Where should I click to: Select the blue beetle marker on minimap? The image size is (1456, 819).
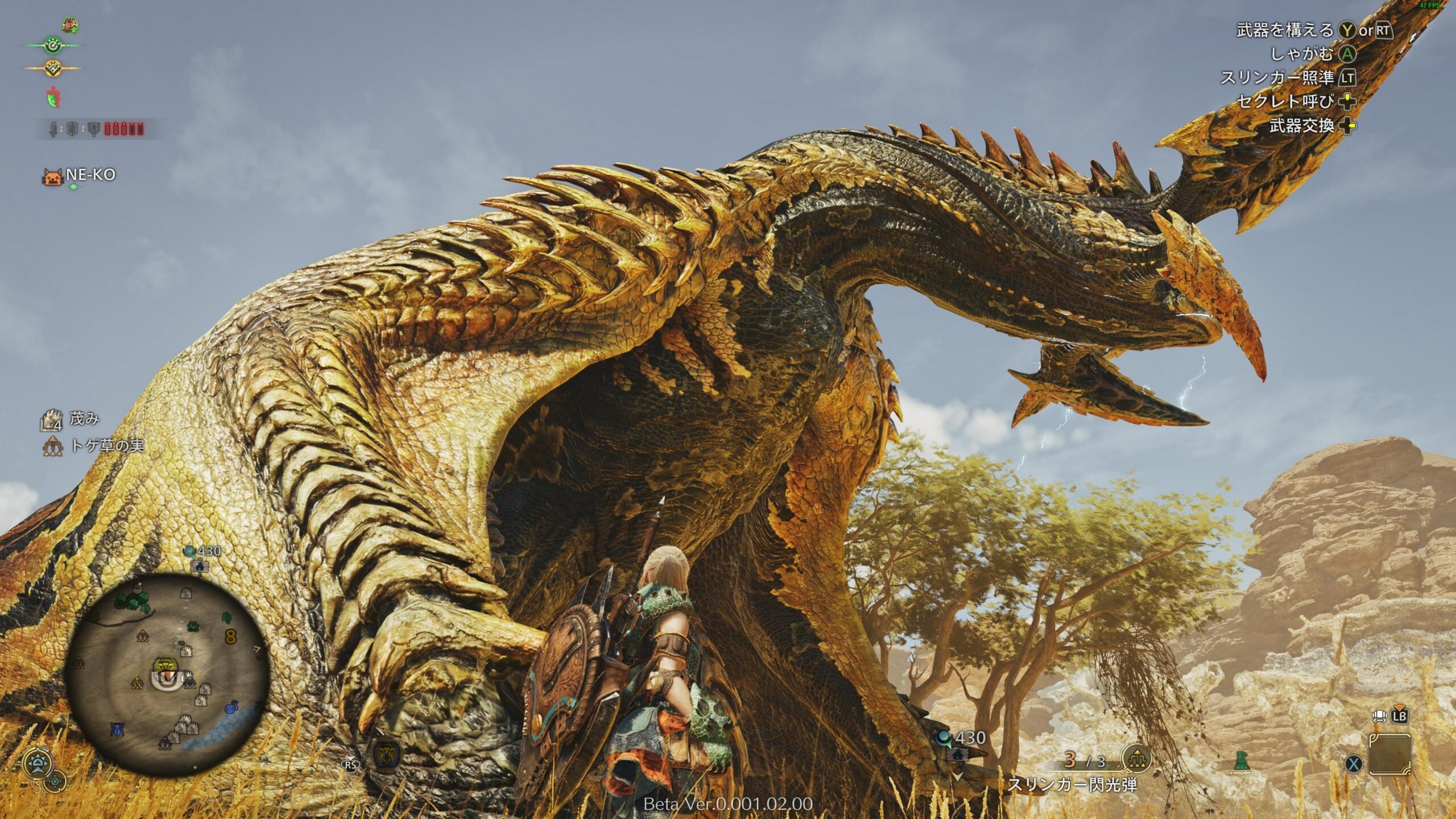click(x=118, y=729)
